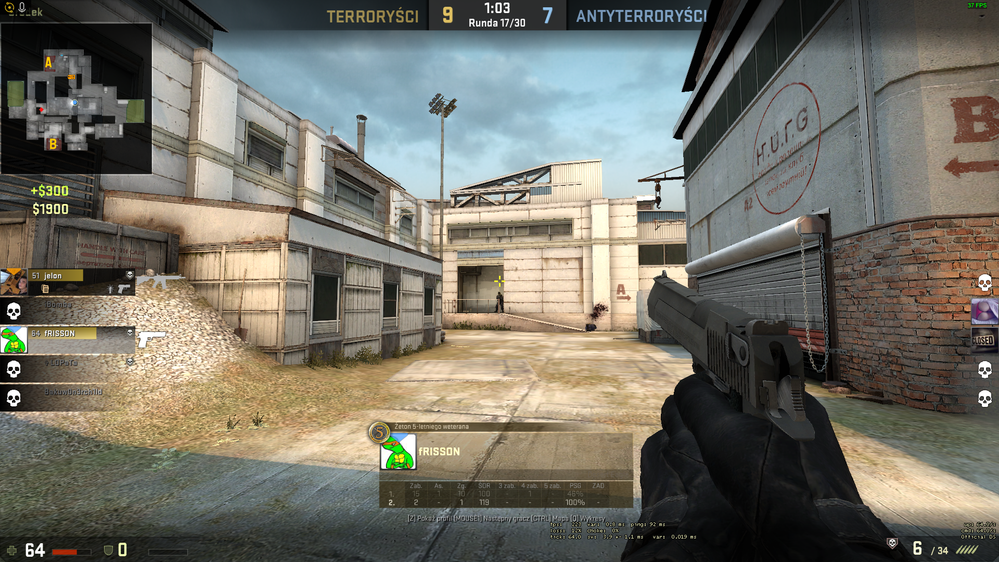This screenshot has height=562, width=999.
Task: Click fRISSON's turtle avatar in the spectator panel
Action: coord(398,453)
